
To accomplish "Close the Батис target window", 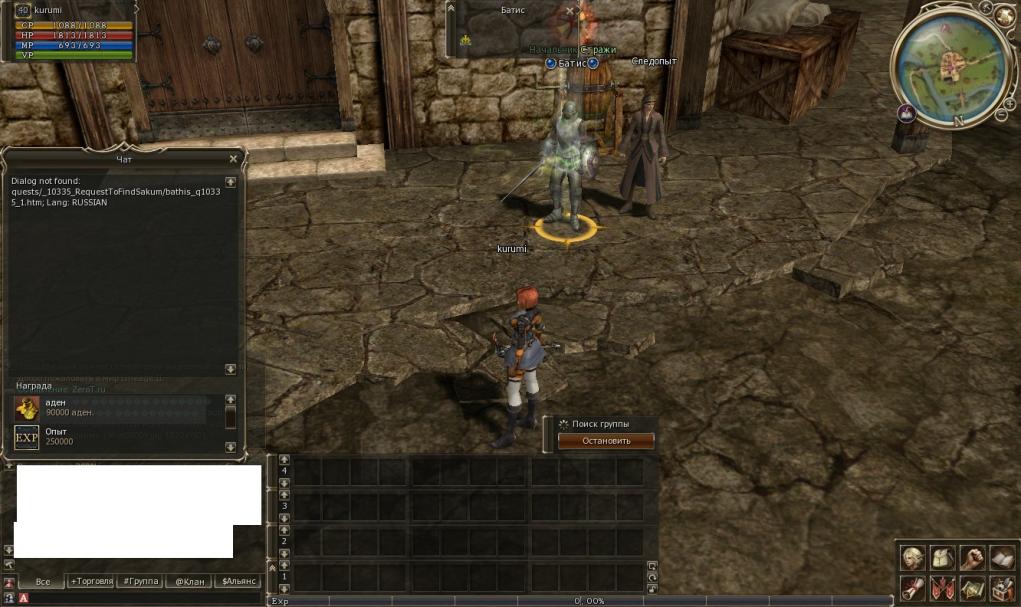I will click(570, 11).
